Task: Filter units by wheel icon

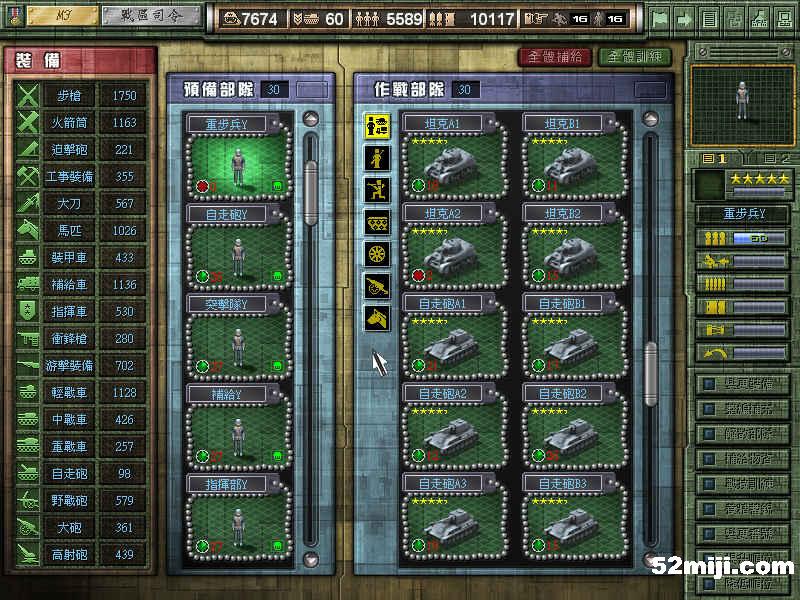Action: point(377,253)
